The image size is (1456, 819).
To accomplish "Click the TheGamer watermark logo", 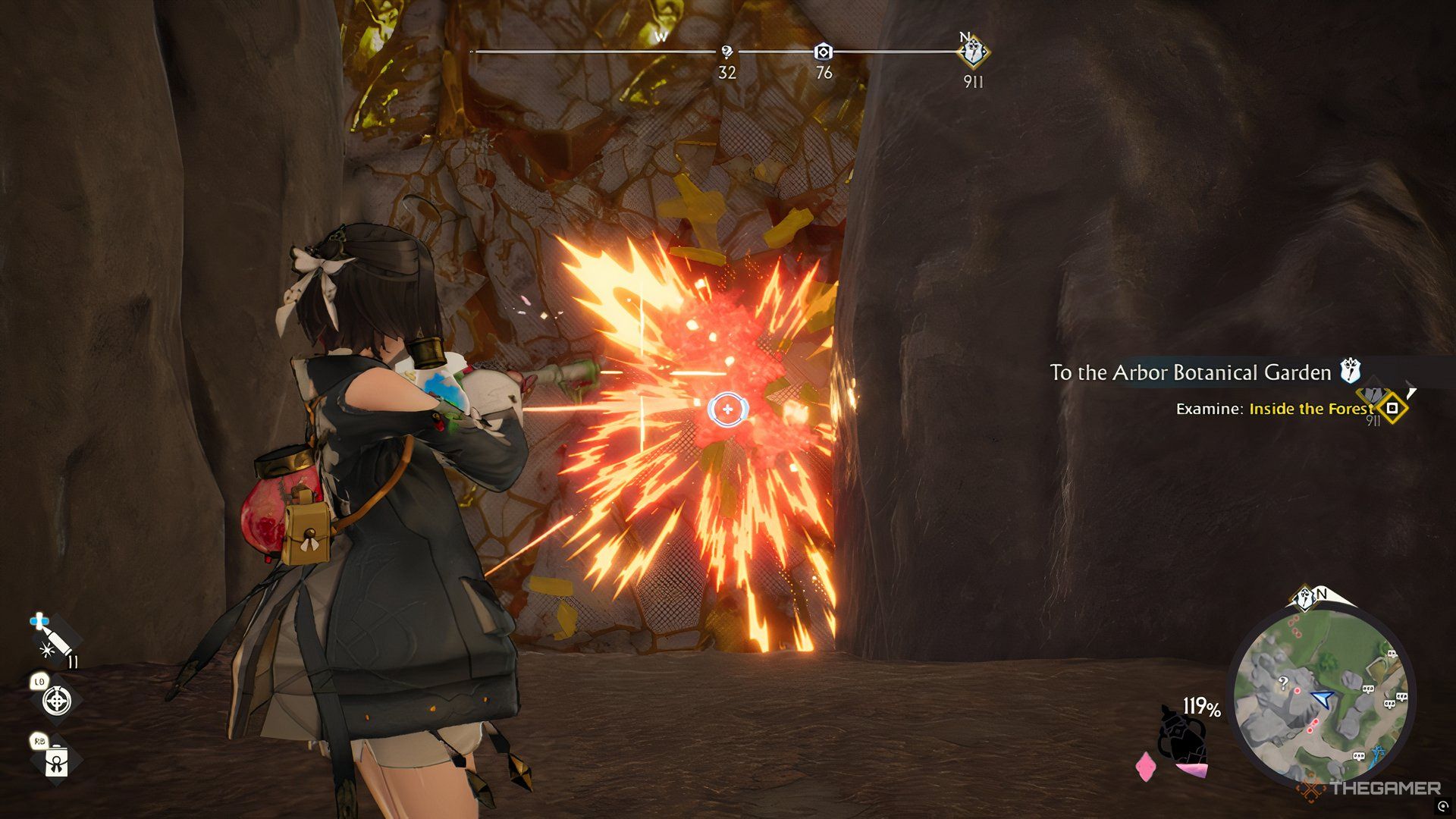I will coord(1371,789).
